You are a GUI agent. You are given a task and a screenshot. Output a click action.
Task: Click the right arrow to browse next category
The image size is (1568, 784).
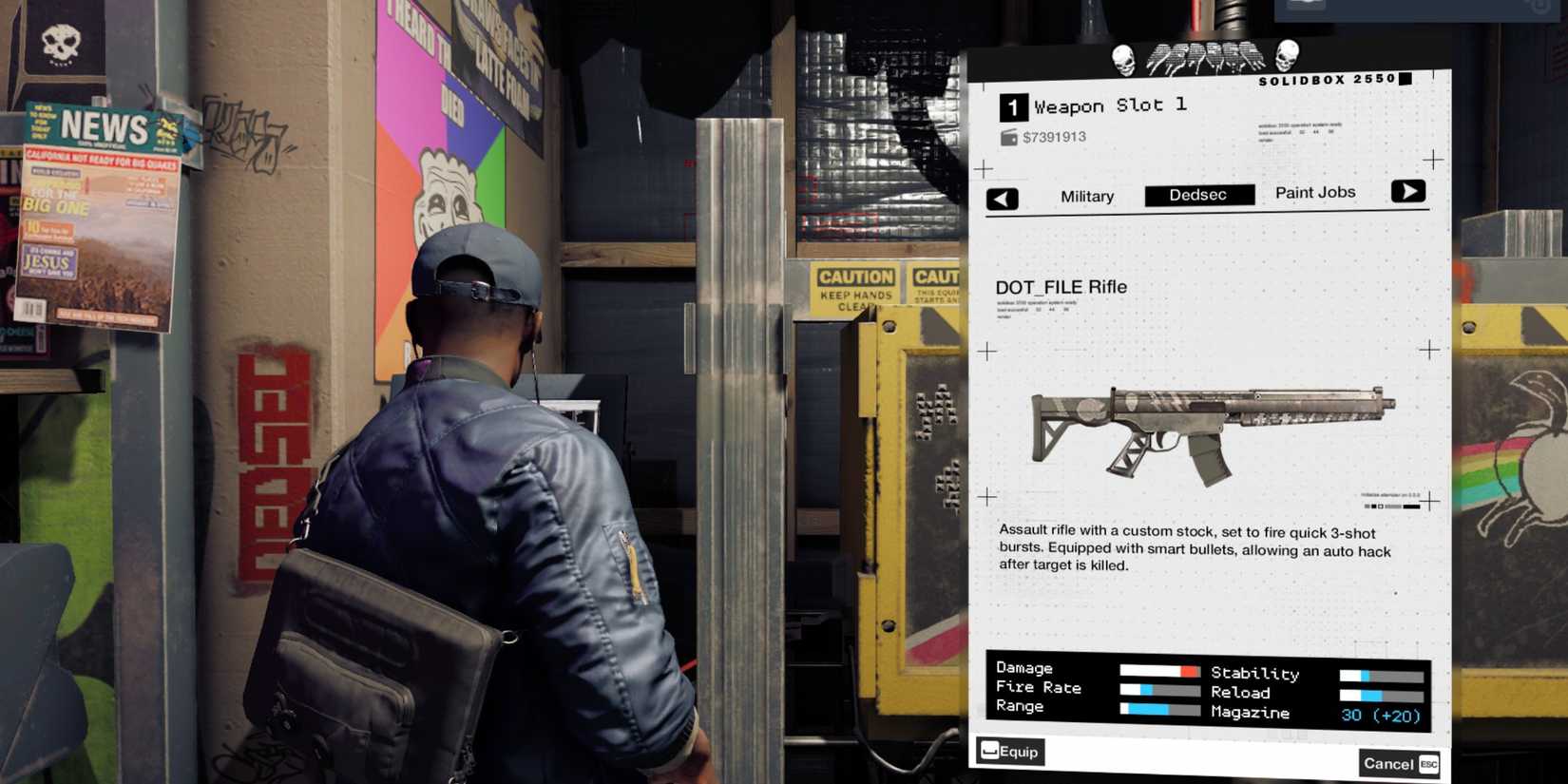click(x=1409, y=191)
